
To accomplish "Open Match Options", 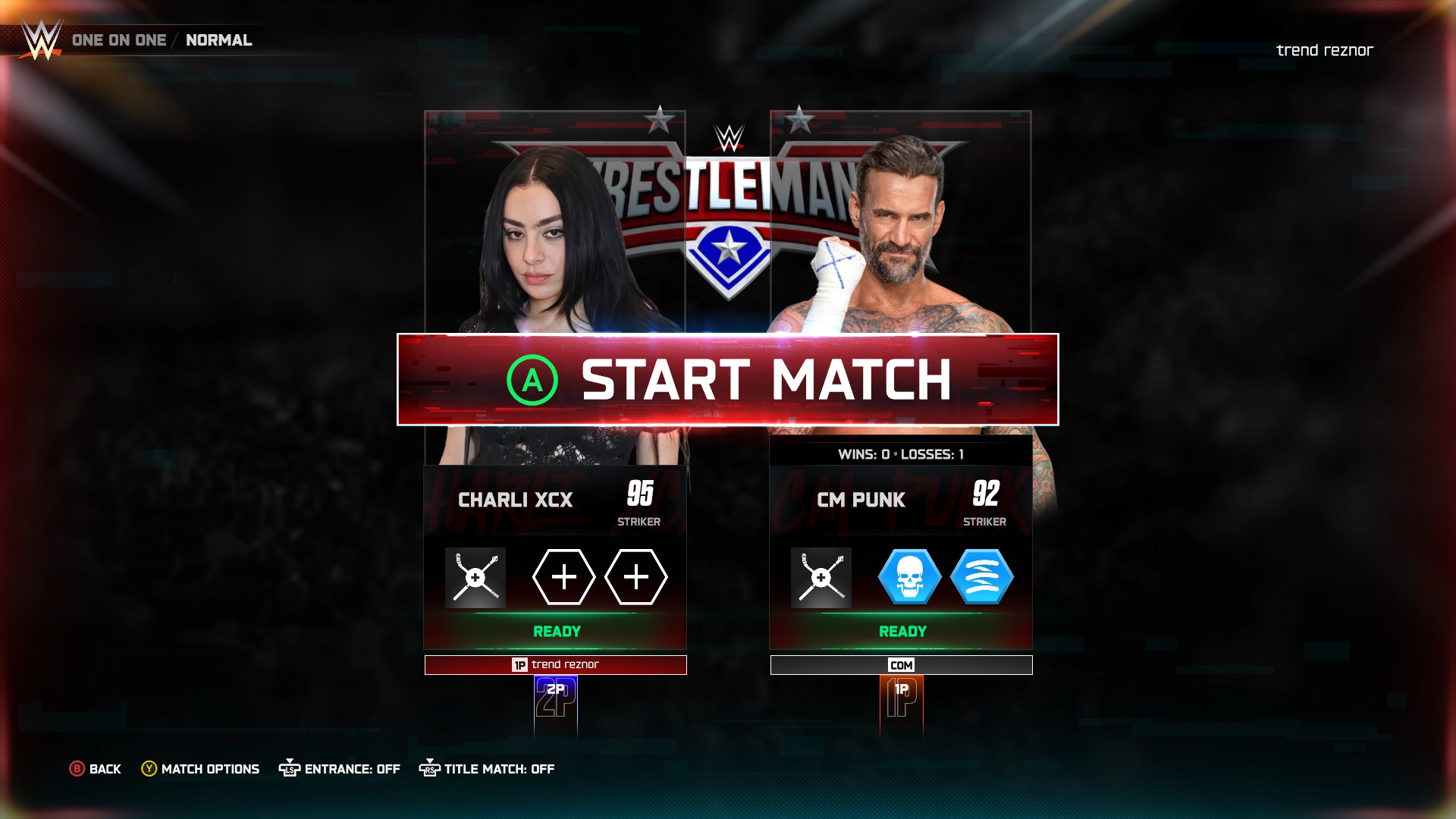I will click(201, 769).
